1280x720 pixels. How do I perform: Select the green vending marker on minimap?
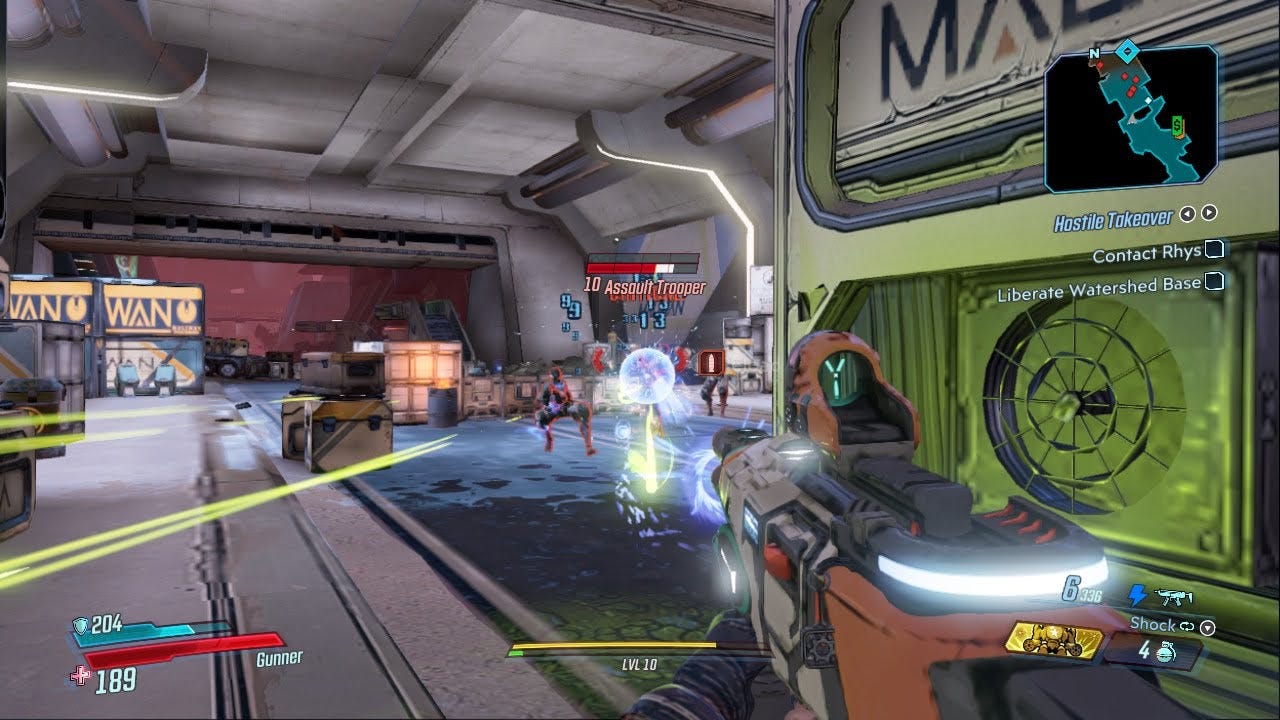(x=1178, y=125)
